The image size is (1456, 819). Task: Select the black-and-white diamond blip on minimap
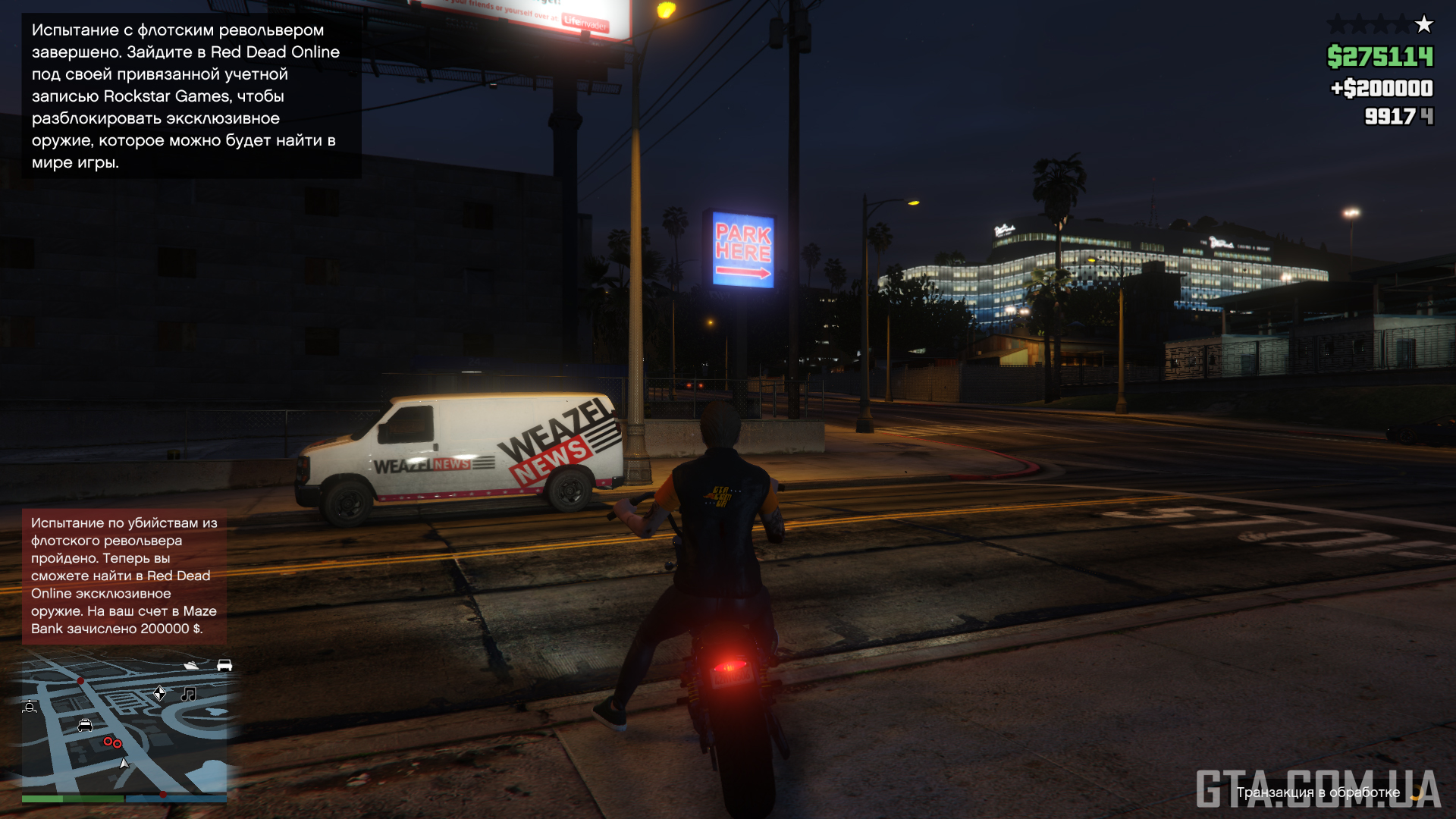pyautogui.click(x=160, y=693)
